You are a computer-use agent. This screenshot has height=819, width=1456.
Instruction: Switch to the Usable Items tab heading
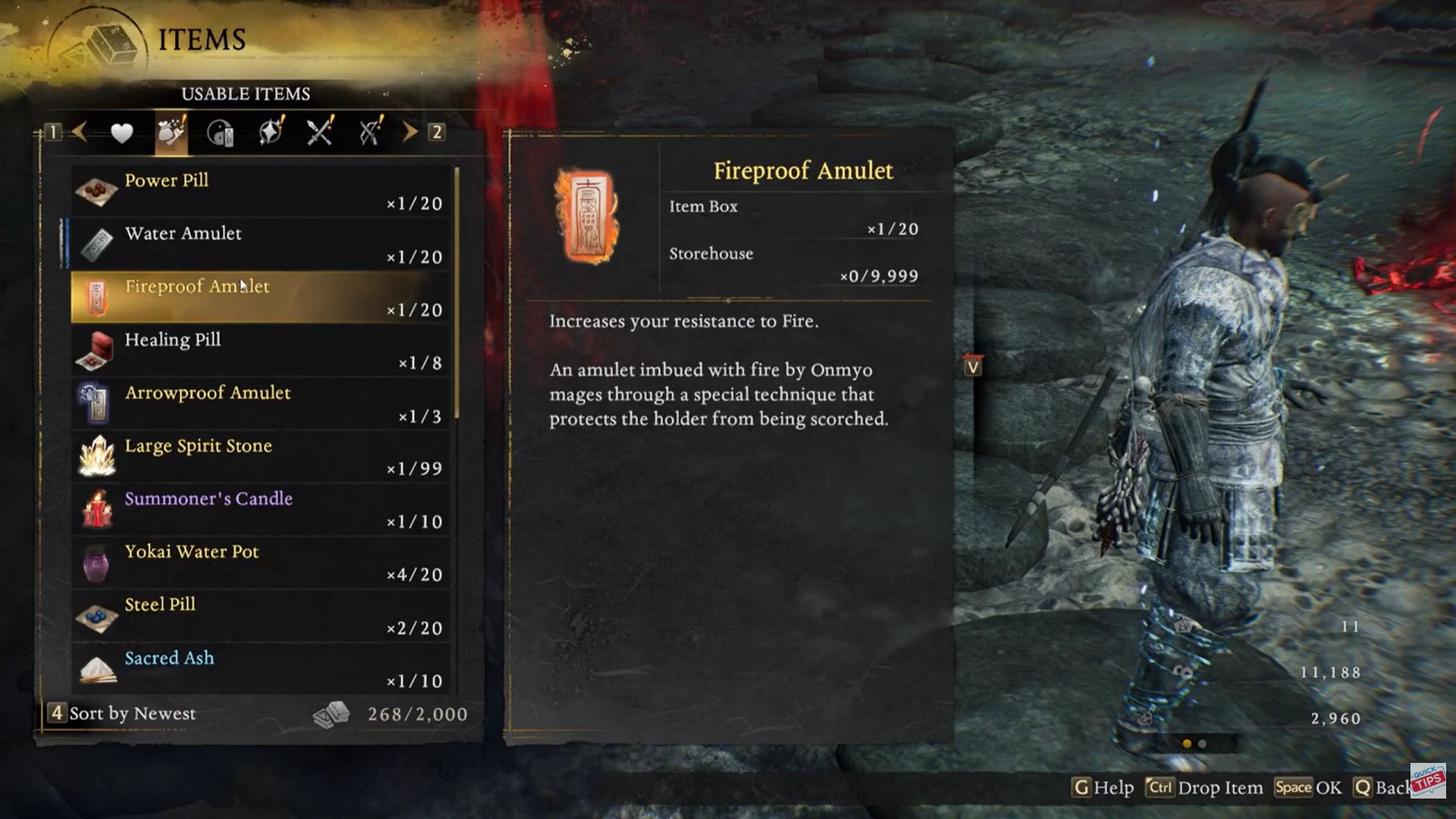(244, 94)
